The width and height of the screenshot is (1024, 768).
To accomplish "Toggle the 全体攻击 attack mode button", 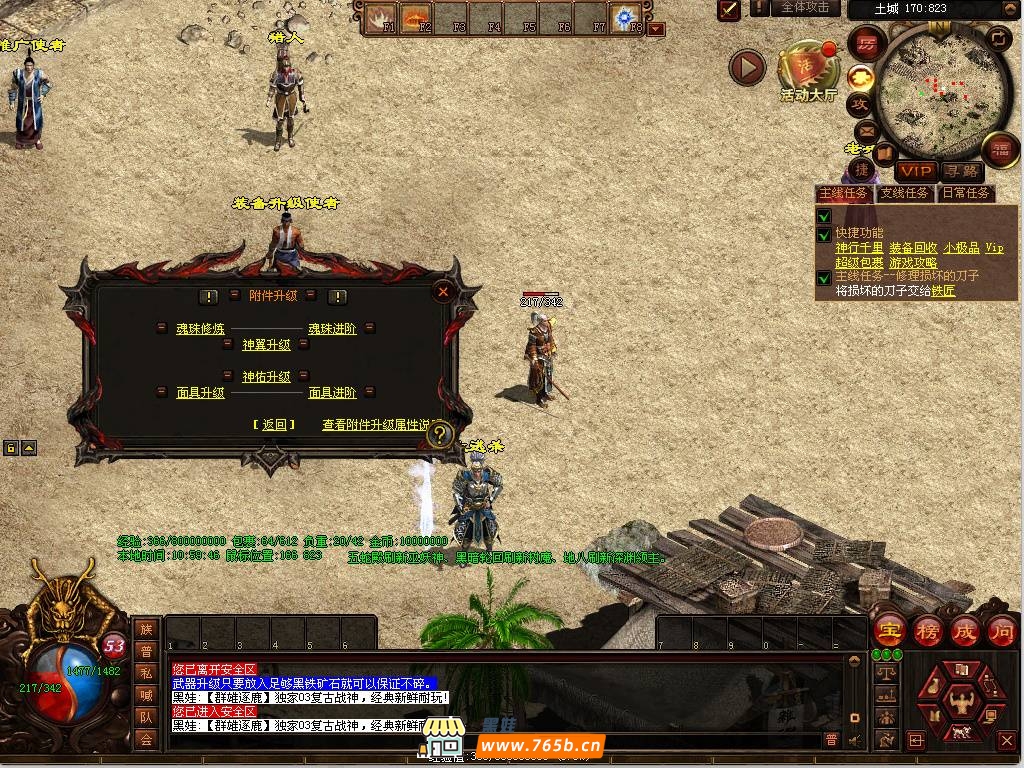I will pos(805,8).
